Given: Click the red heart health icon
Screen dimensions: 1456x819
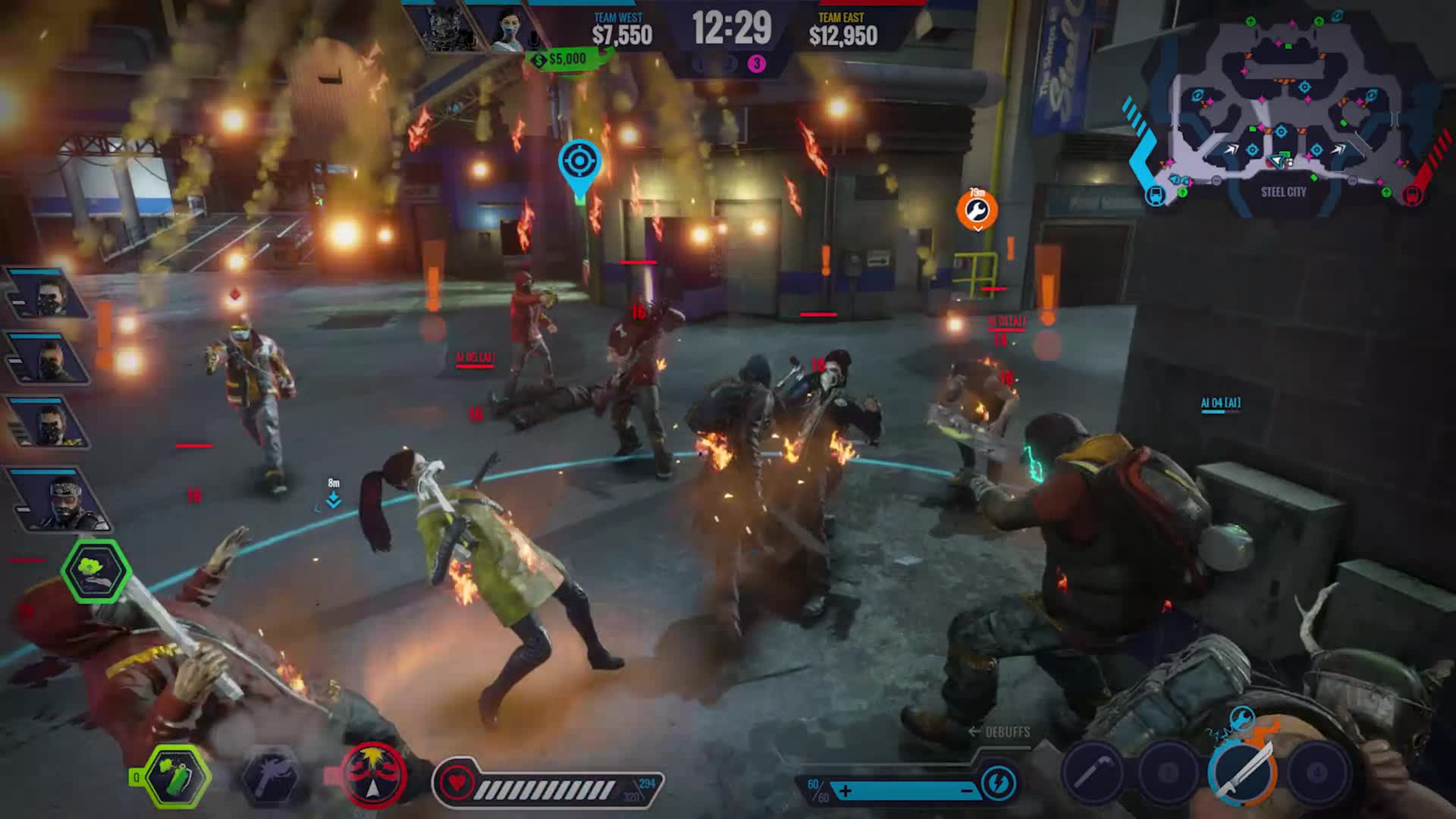Looking at the screenshot, I should 457,783.
